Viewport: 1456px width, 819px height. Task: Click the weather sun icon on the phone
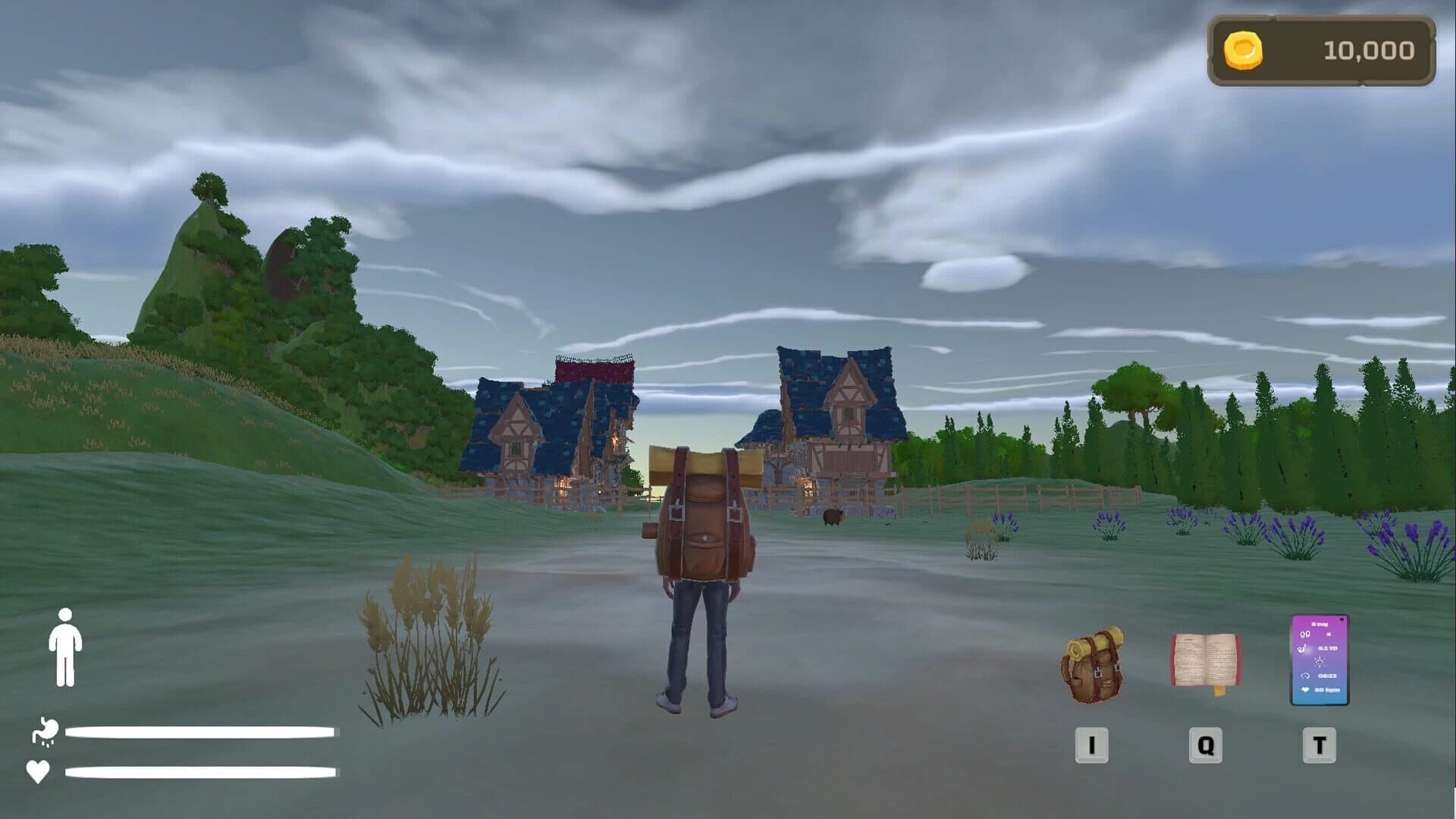click(1320, 662)
